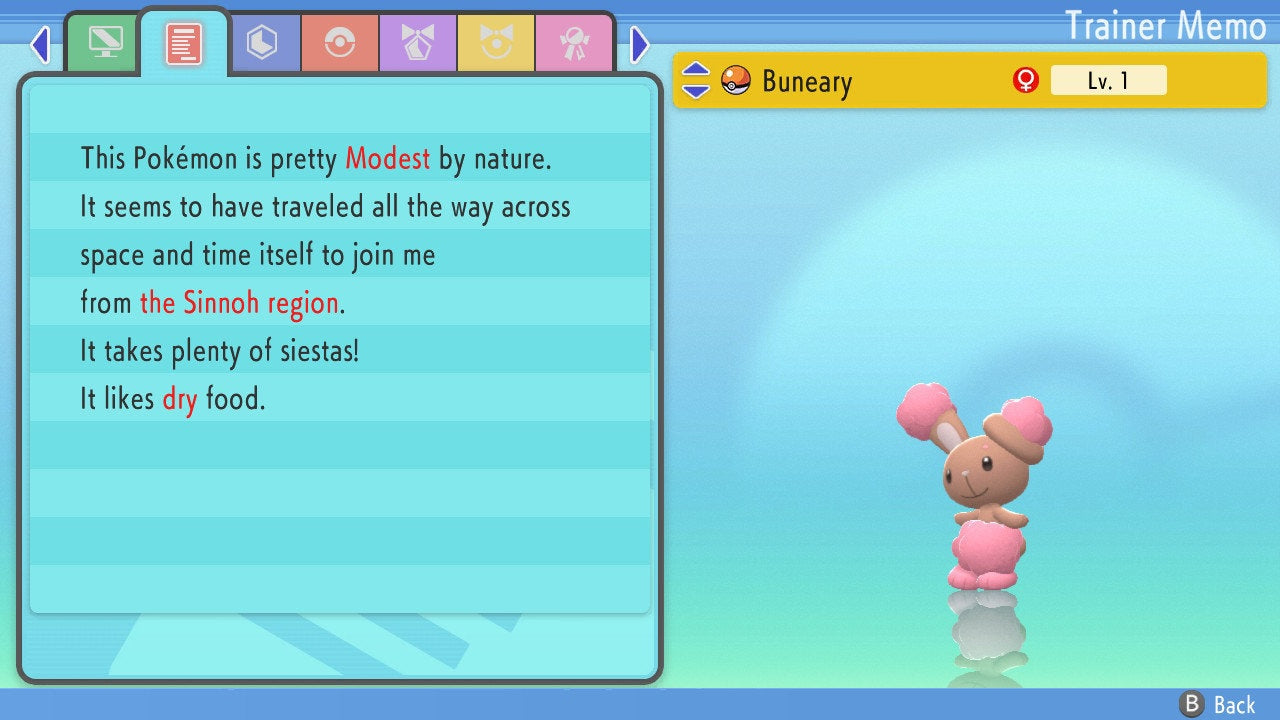Open the blue hexagon stats tab

[x=262, y=43]
